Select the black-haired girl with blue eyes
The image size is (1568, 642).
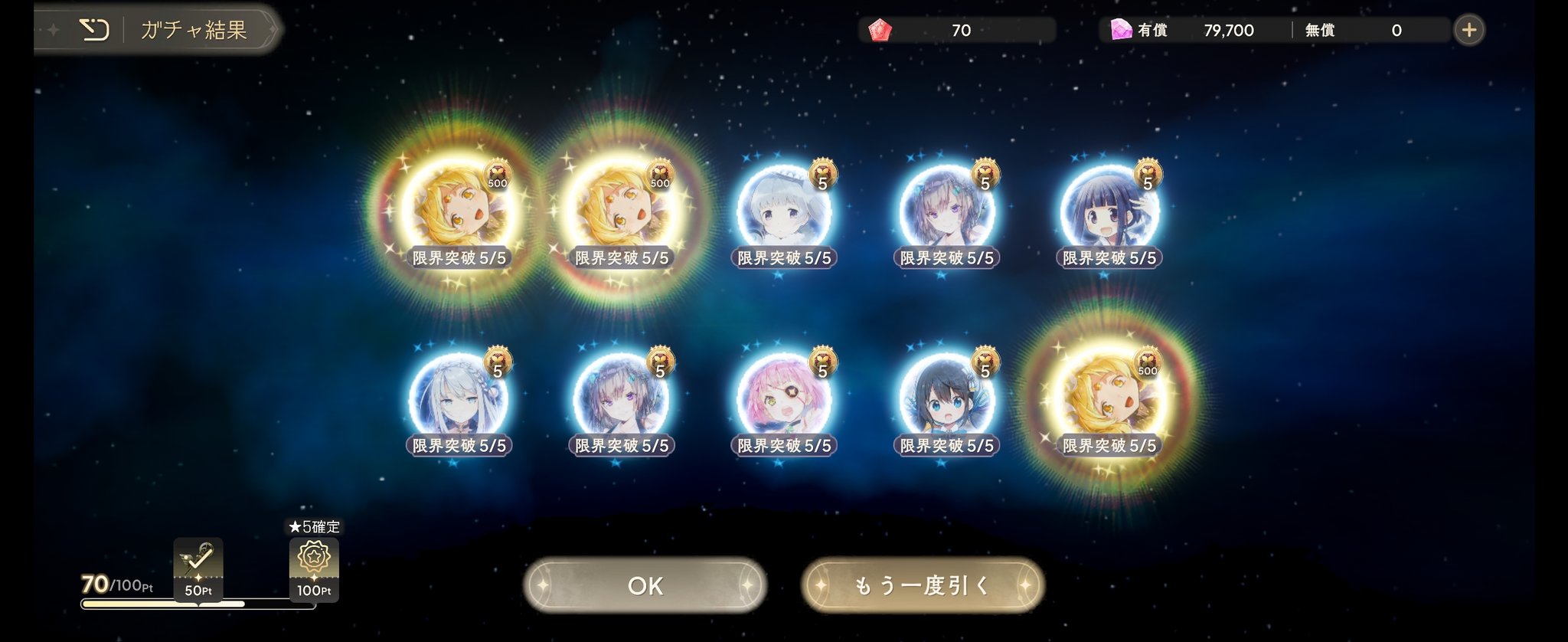tap(946, 400)
